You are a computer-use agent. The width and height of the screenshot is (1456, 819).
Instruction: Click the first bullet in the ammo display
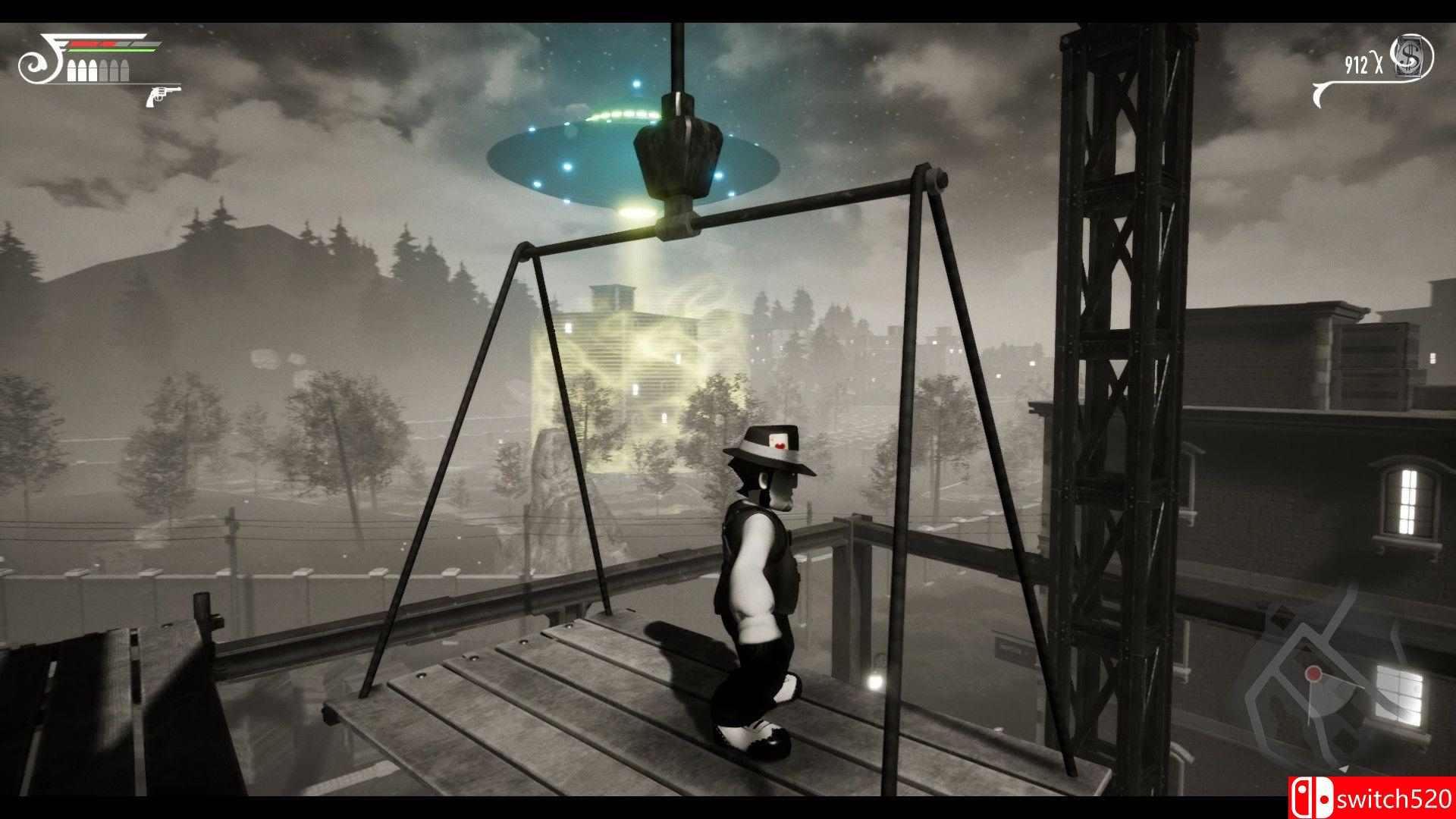[x=72, y=70]
